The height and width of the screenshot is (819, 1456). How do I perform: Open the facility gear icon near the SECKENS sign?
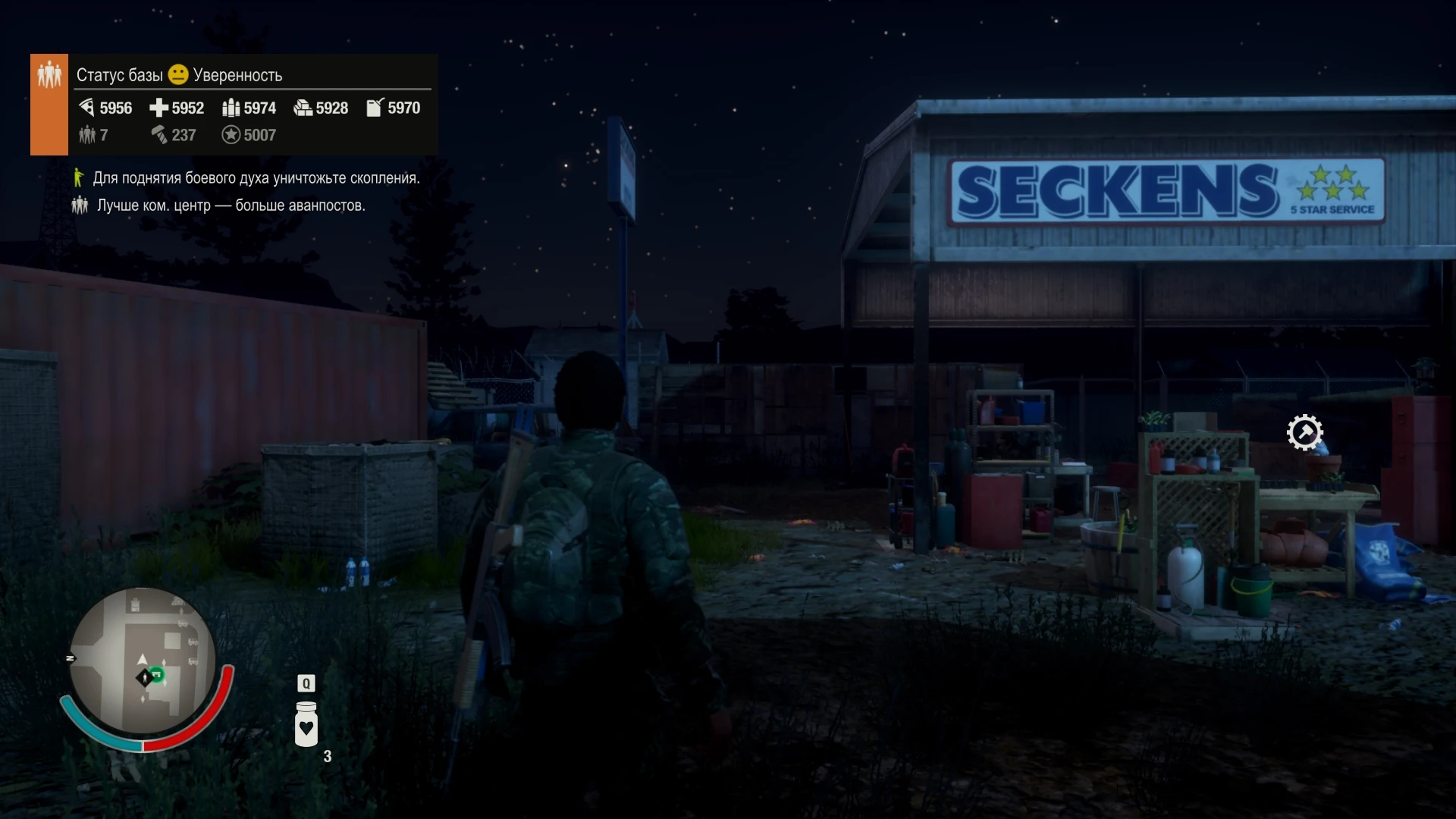1305,432
